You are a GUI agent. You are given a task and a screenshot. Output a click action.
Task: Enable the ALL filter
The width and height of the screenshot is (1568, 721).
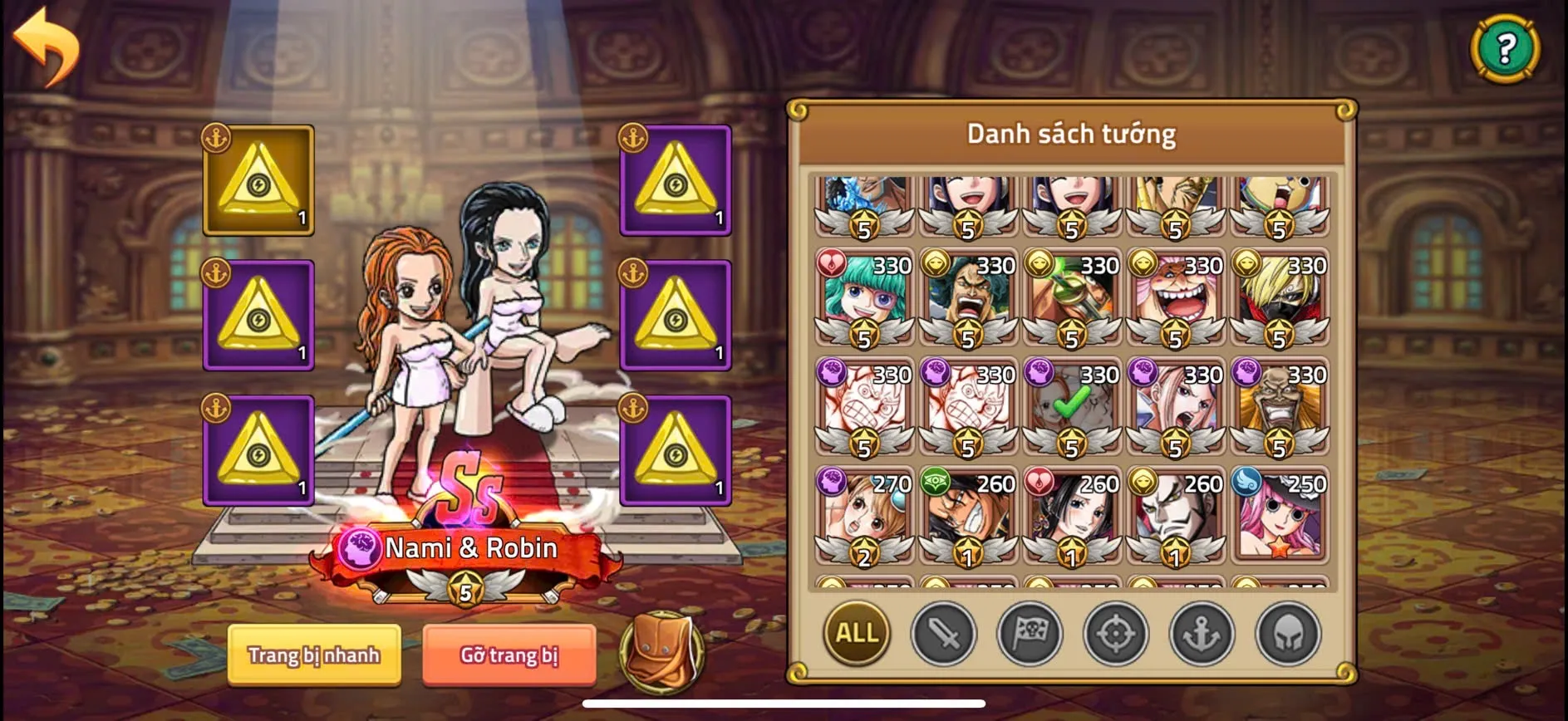pos(856,634)
